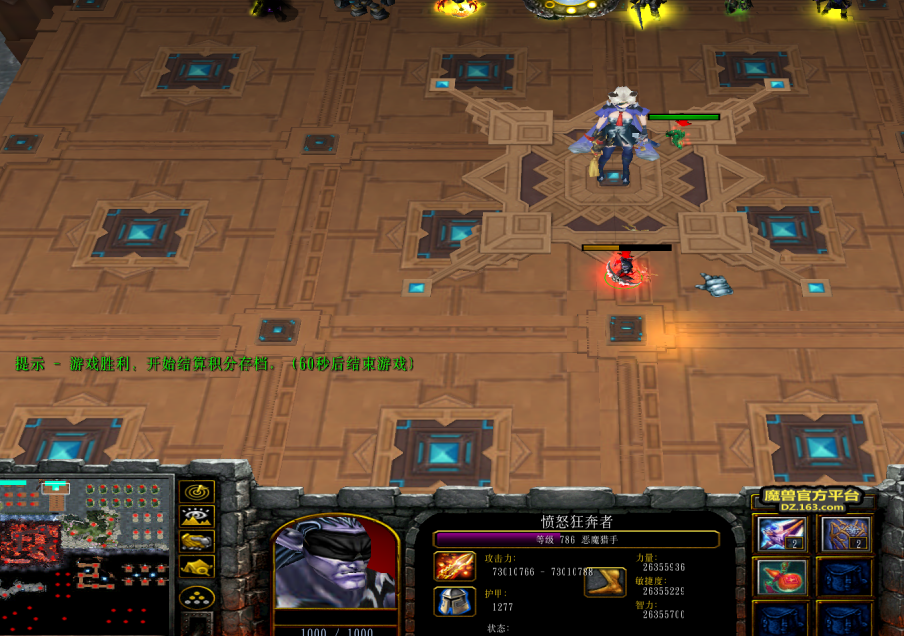This screenshot has width=904, height=636.
Task: Click the golden boot attribute icon
Action: point(605,582)
